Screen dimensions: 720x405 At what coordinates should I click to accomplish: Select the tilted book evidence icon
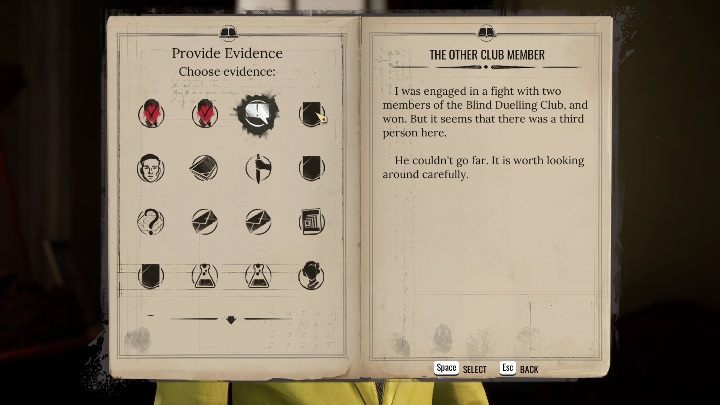pos(205,168)
